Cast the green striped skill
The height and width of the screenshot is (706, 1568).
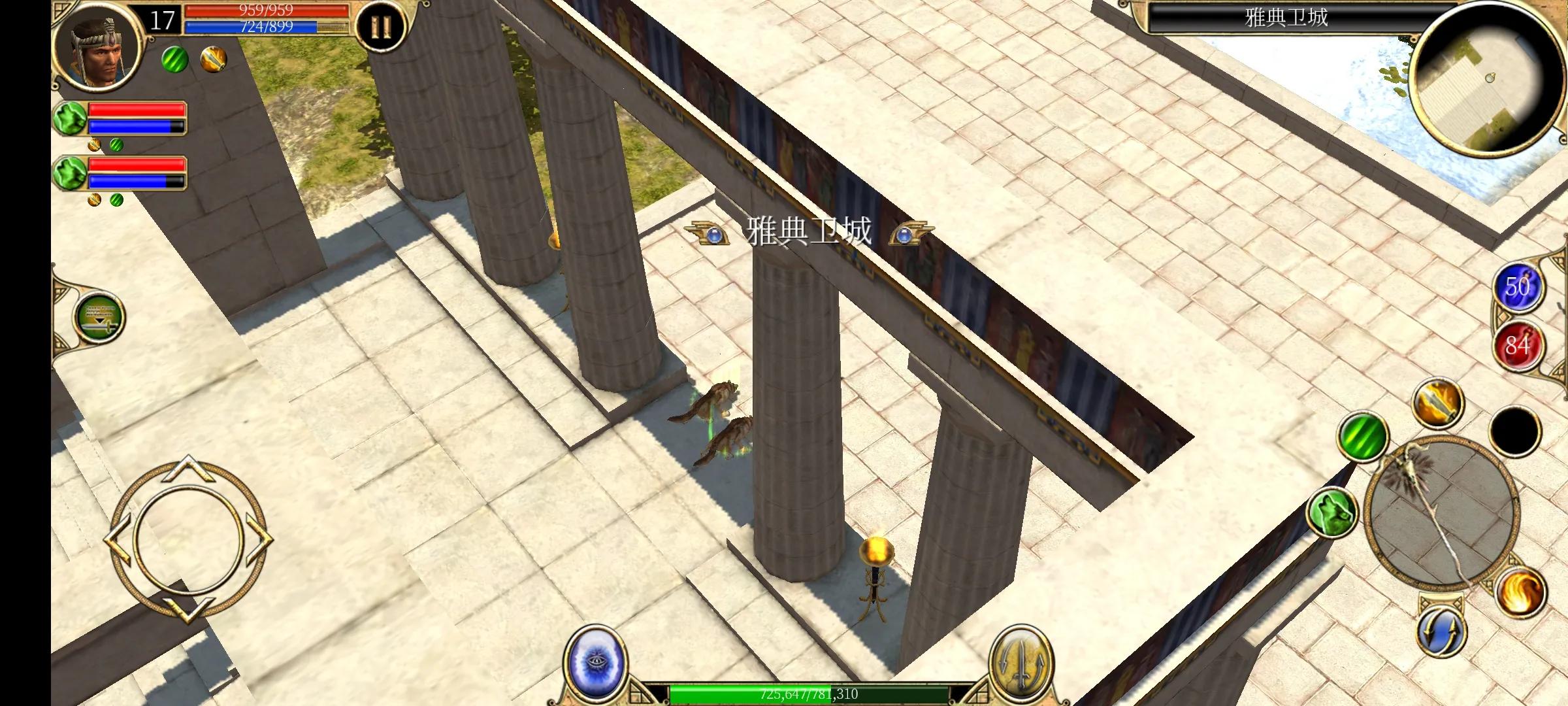click(1363, 436)
